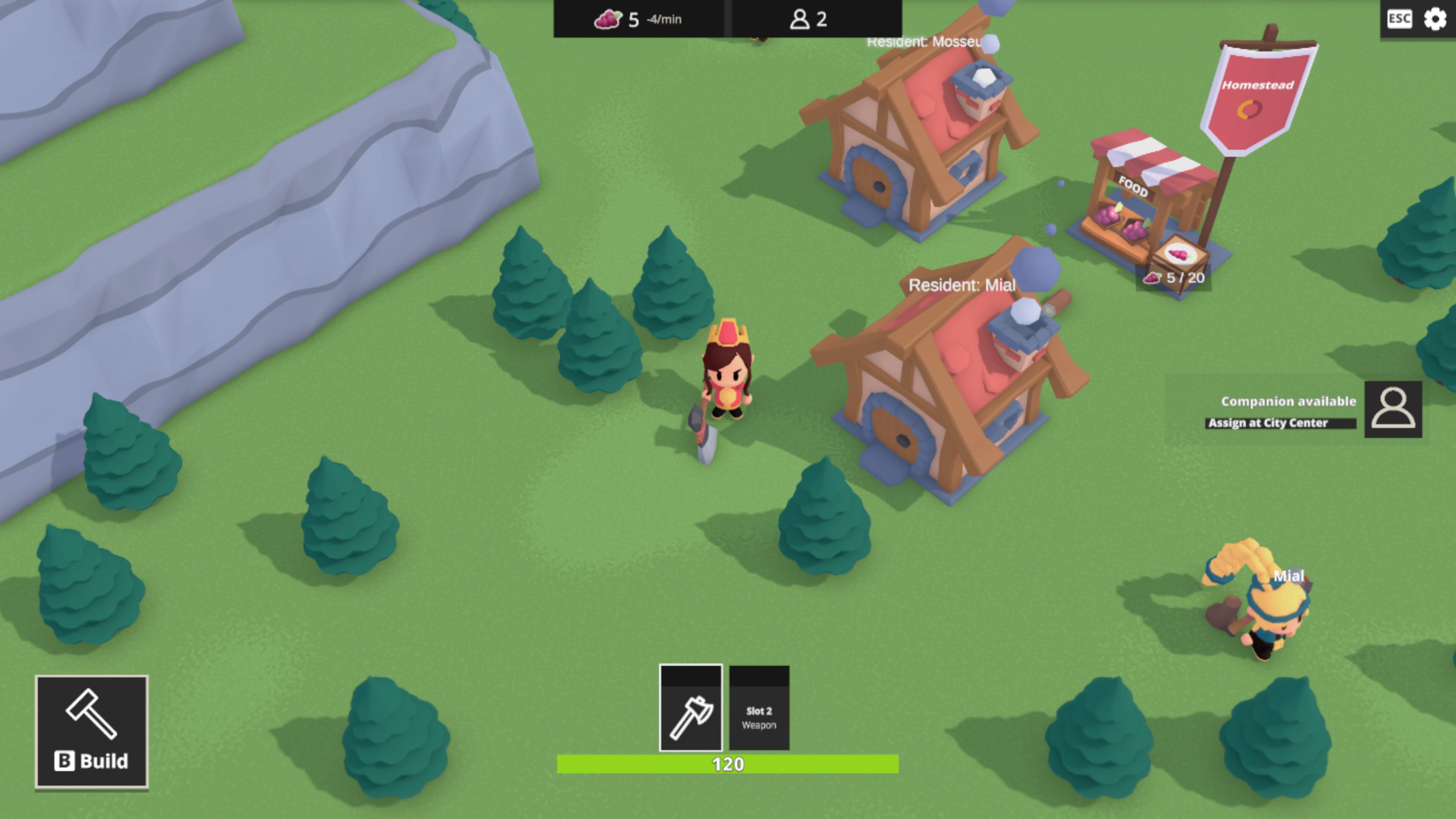
Task: Open settings with the gear icon
Action: point(1435,19)
